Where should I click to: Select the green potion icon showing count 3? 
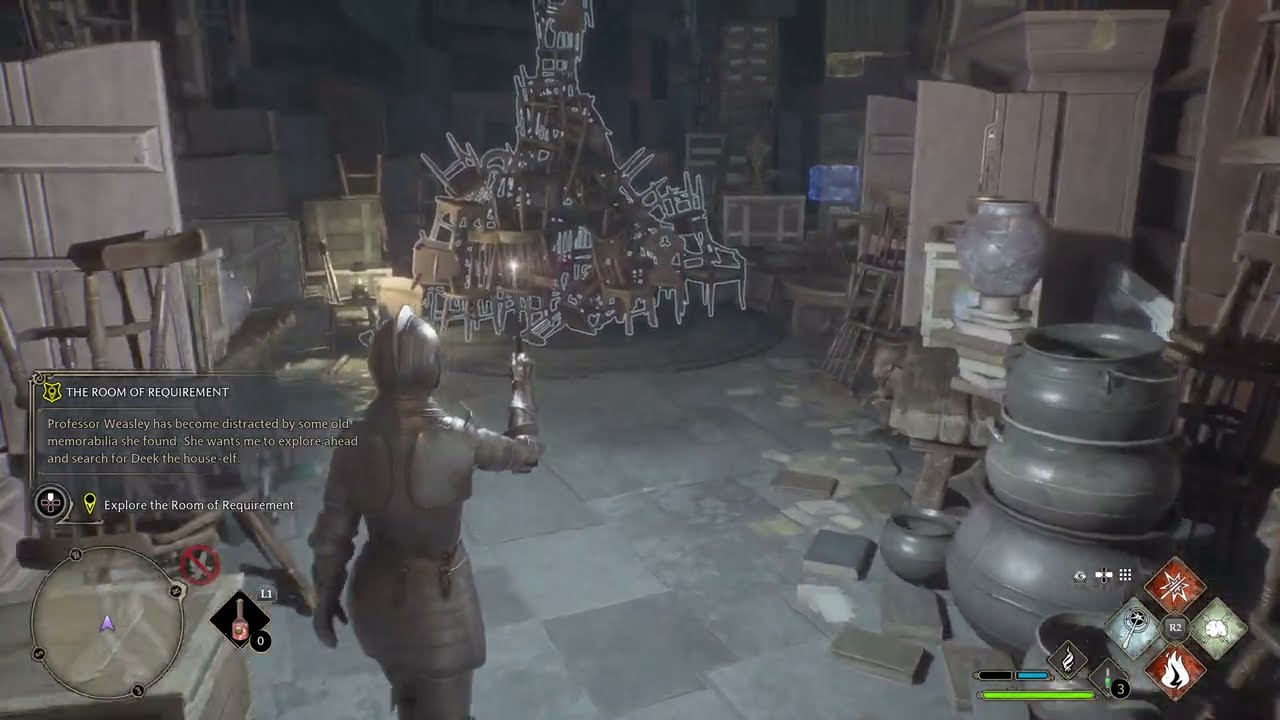[x=1108, y=676]
